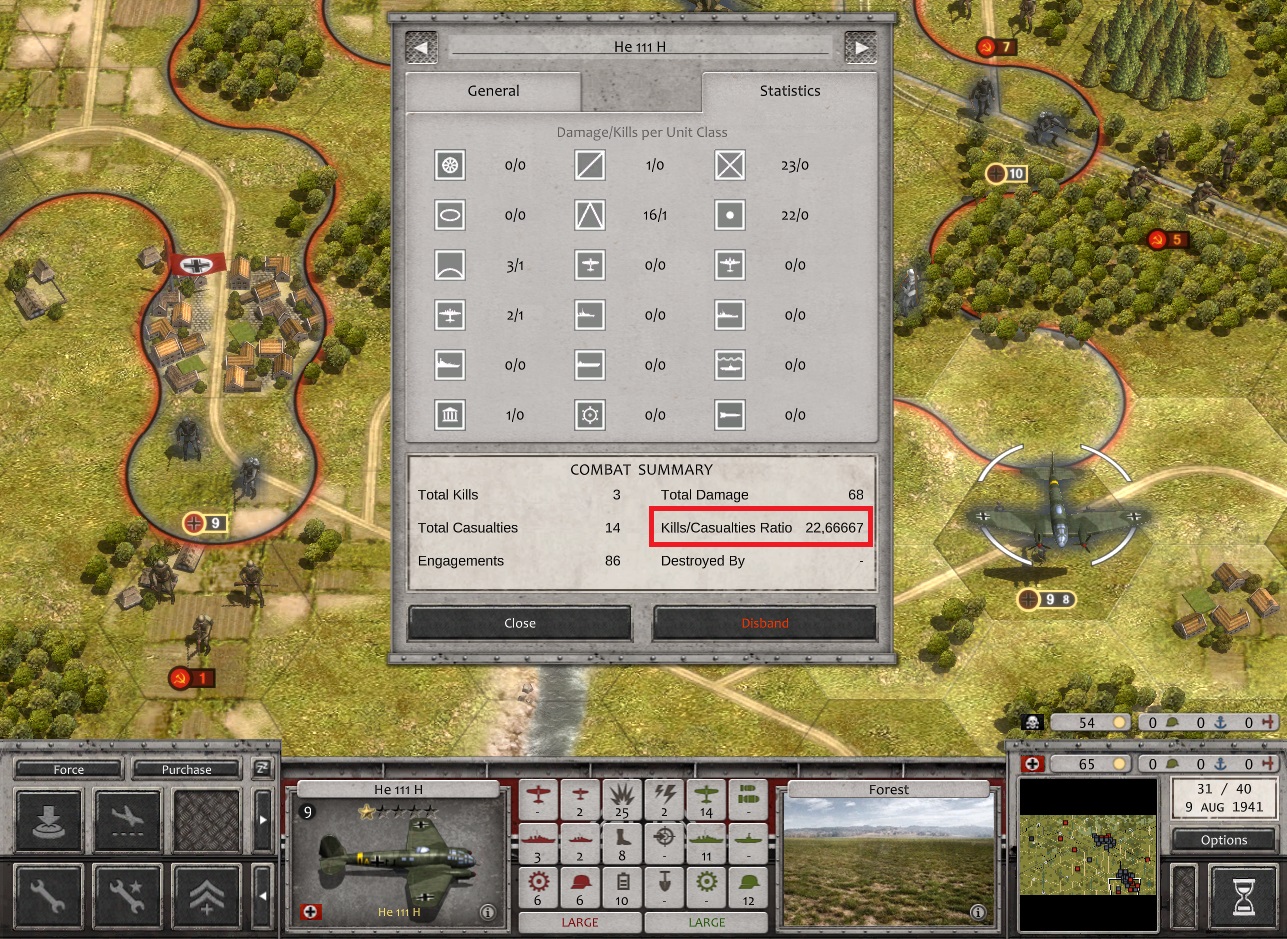Open the He 111 H unit info button
The width and height of the screenshot is (1287, 939).
coord(487,912)
